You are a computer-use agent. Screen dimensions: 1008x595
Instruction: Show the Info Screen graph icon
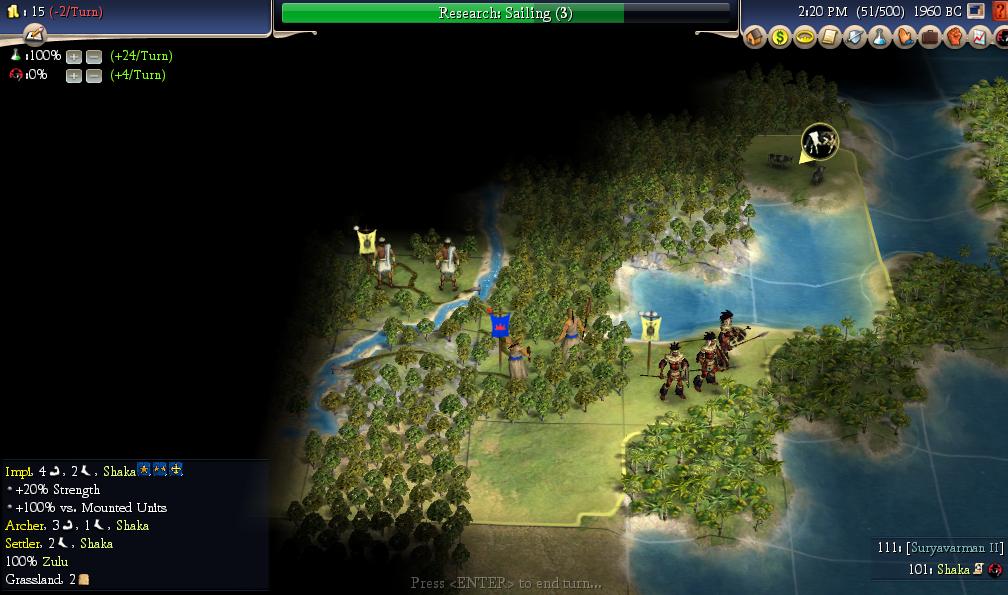click(980, 38)
